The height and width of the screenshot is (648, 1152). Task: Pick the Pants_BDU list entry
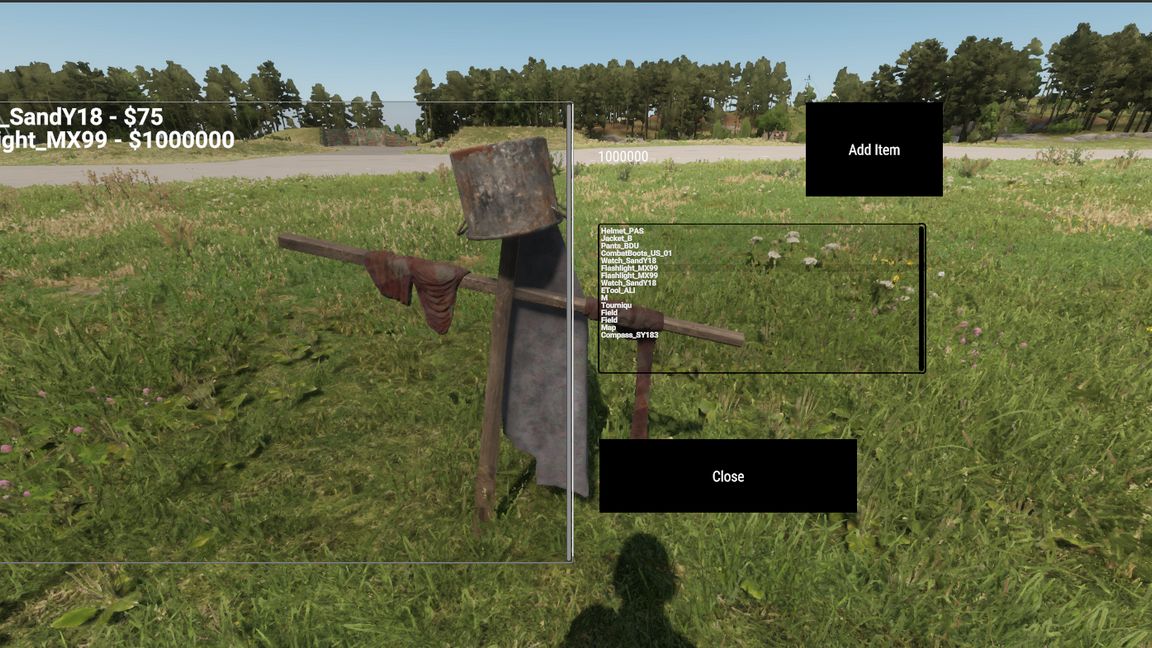(620, 246)
